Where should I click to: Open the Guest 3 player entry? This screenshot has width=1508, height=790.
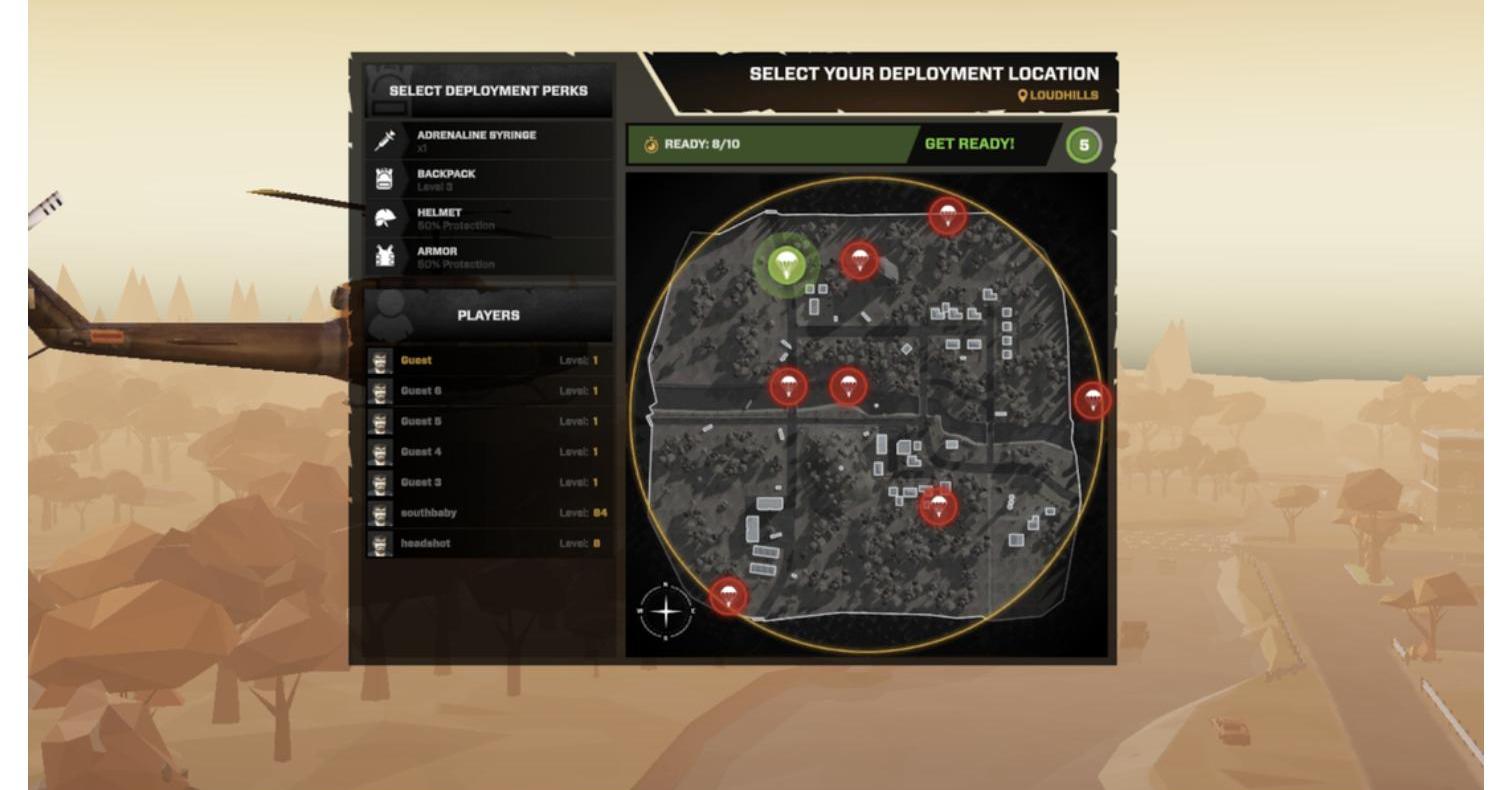click(489, 482)
